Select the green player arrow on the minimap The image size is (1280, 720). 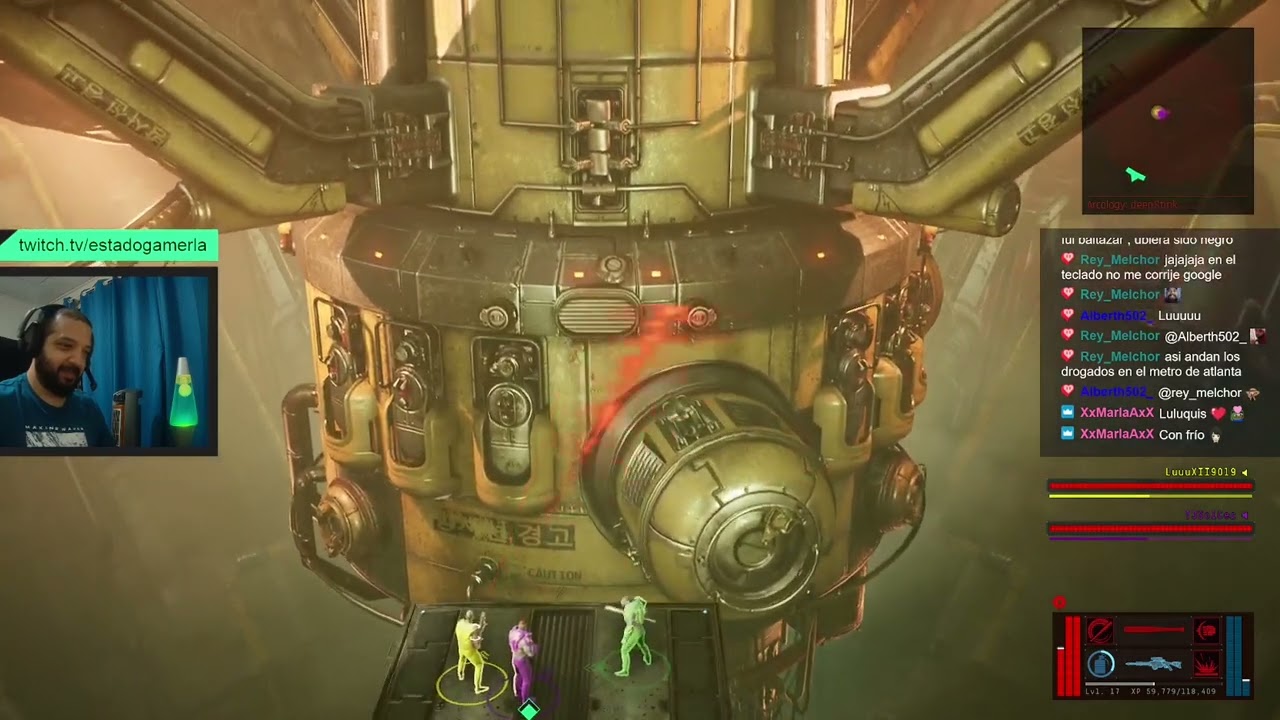1134,175
